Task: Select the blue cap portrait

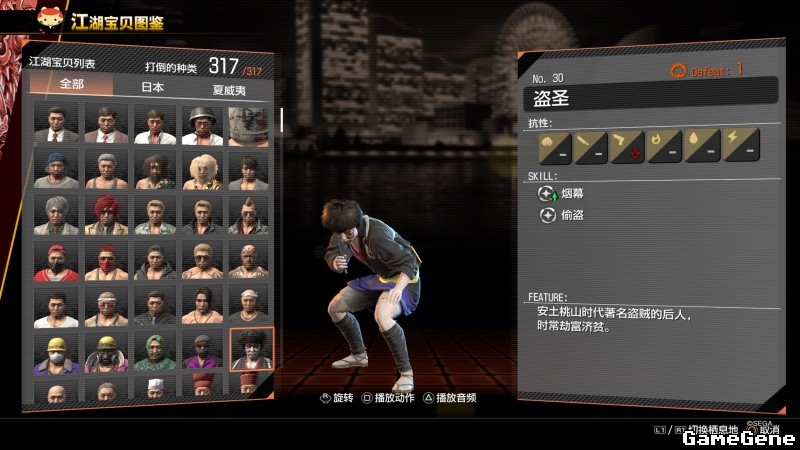Action: pos(56,169)
